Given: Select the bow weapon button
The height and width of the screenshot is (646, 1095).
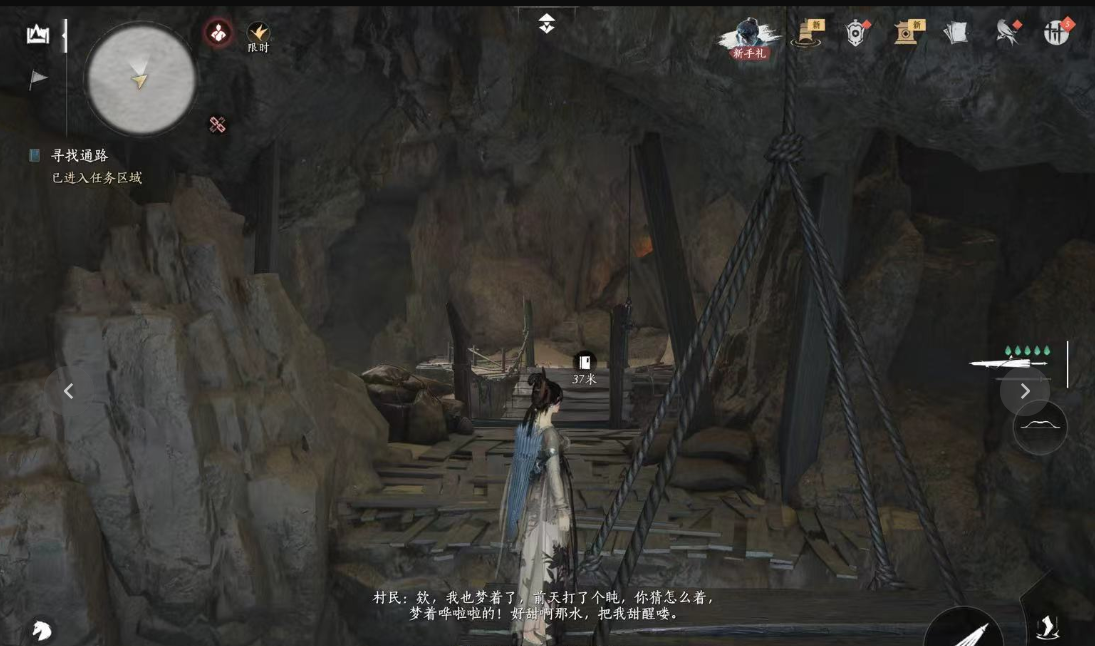Looking at the screenshot, I should click(1040, 427).
